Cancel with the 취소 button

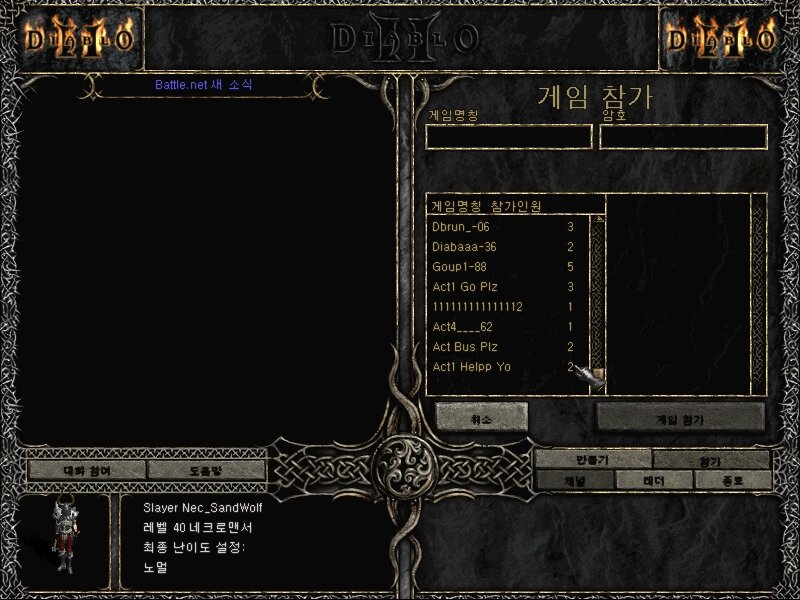(x=481, y=417)
